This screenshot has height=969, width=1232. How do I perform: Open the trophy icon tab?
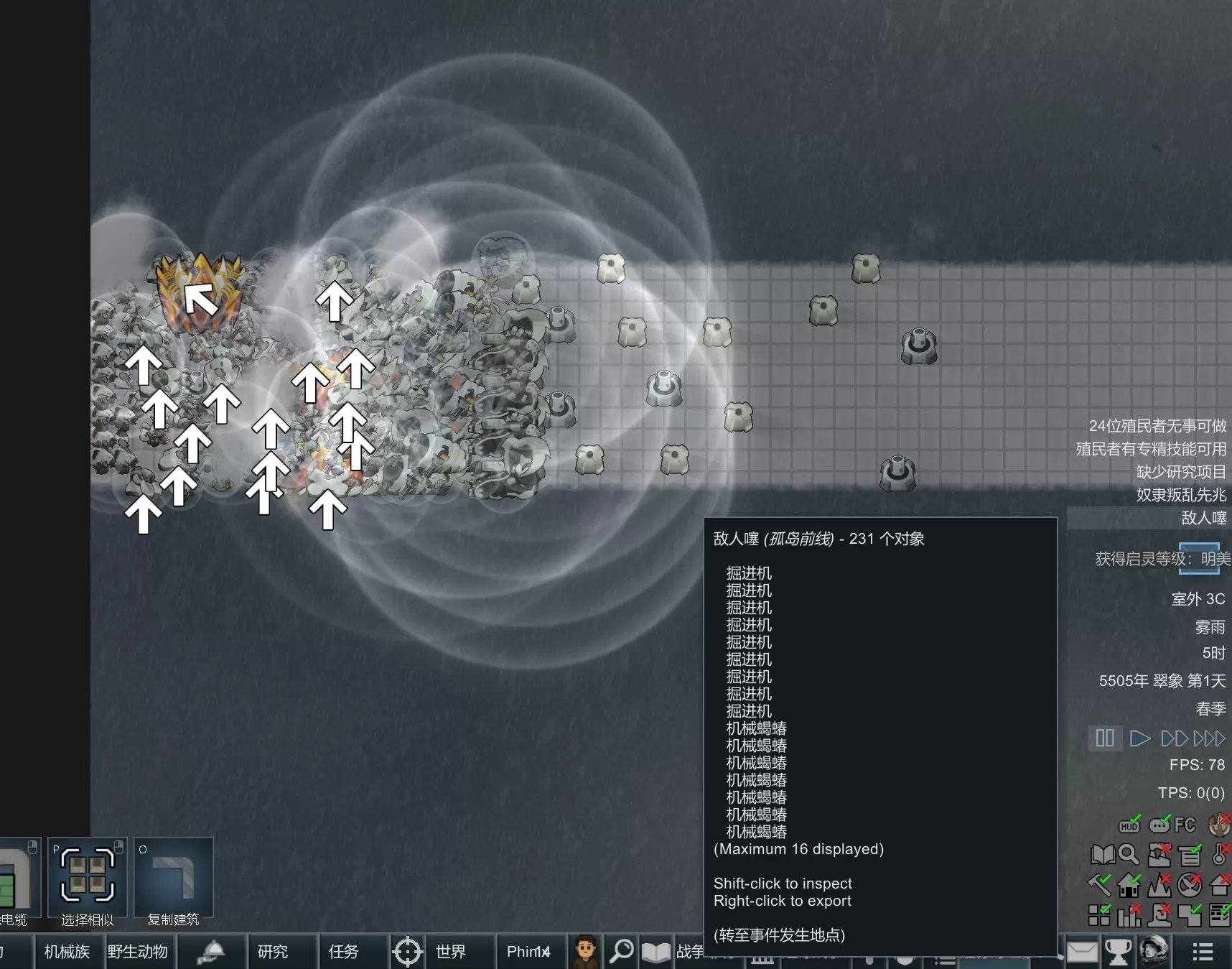[1117, 952]
